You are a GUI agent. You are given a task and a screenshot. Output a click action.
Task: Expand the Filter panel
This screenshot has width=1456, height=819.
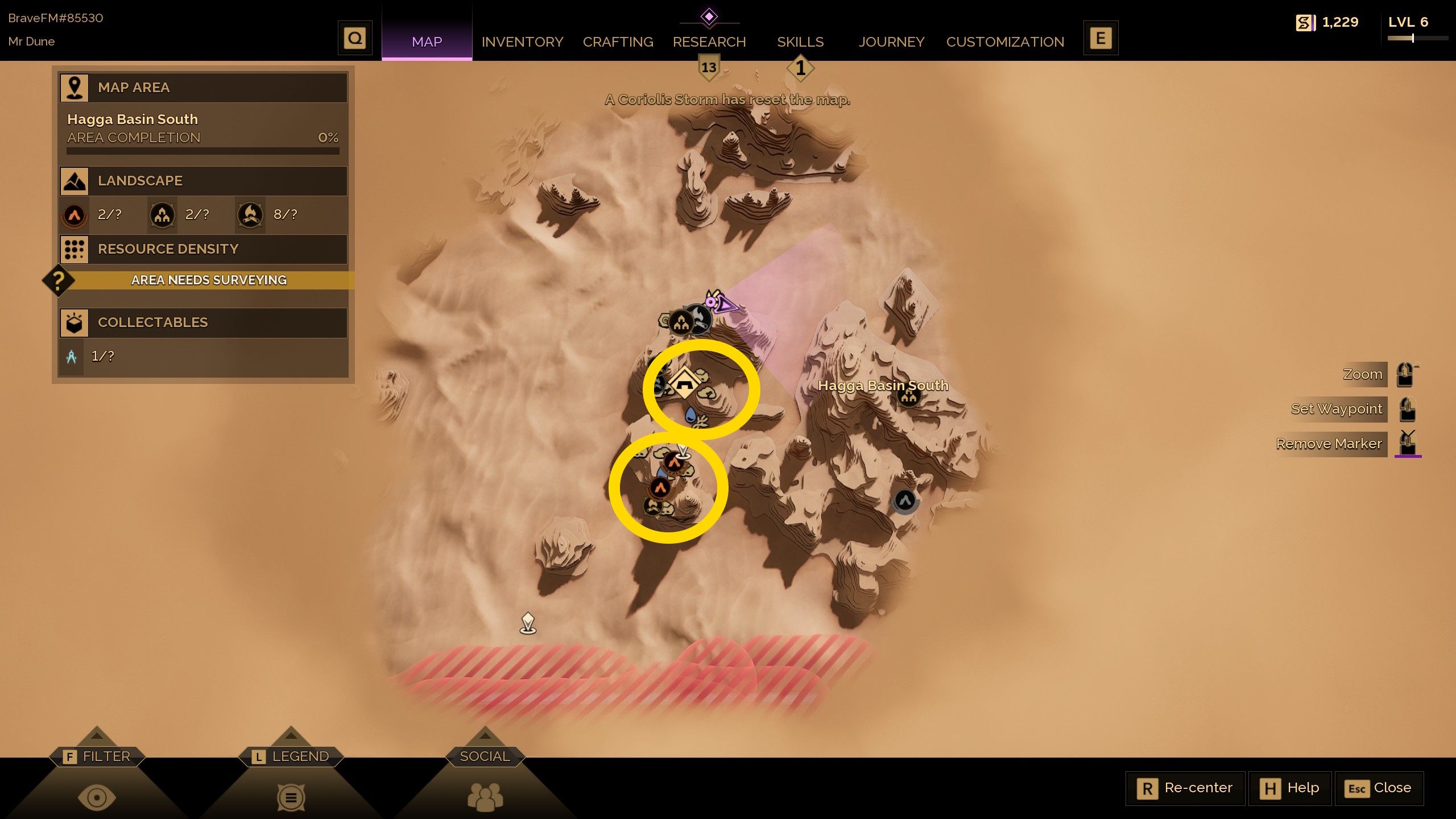(x=98, y=756)
